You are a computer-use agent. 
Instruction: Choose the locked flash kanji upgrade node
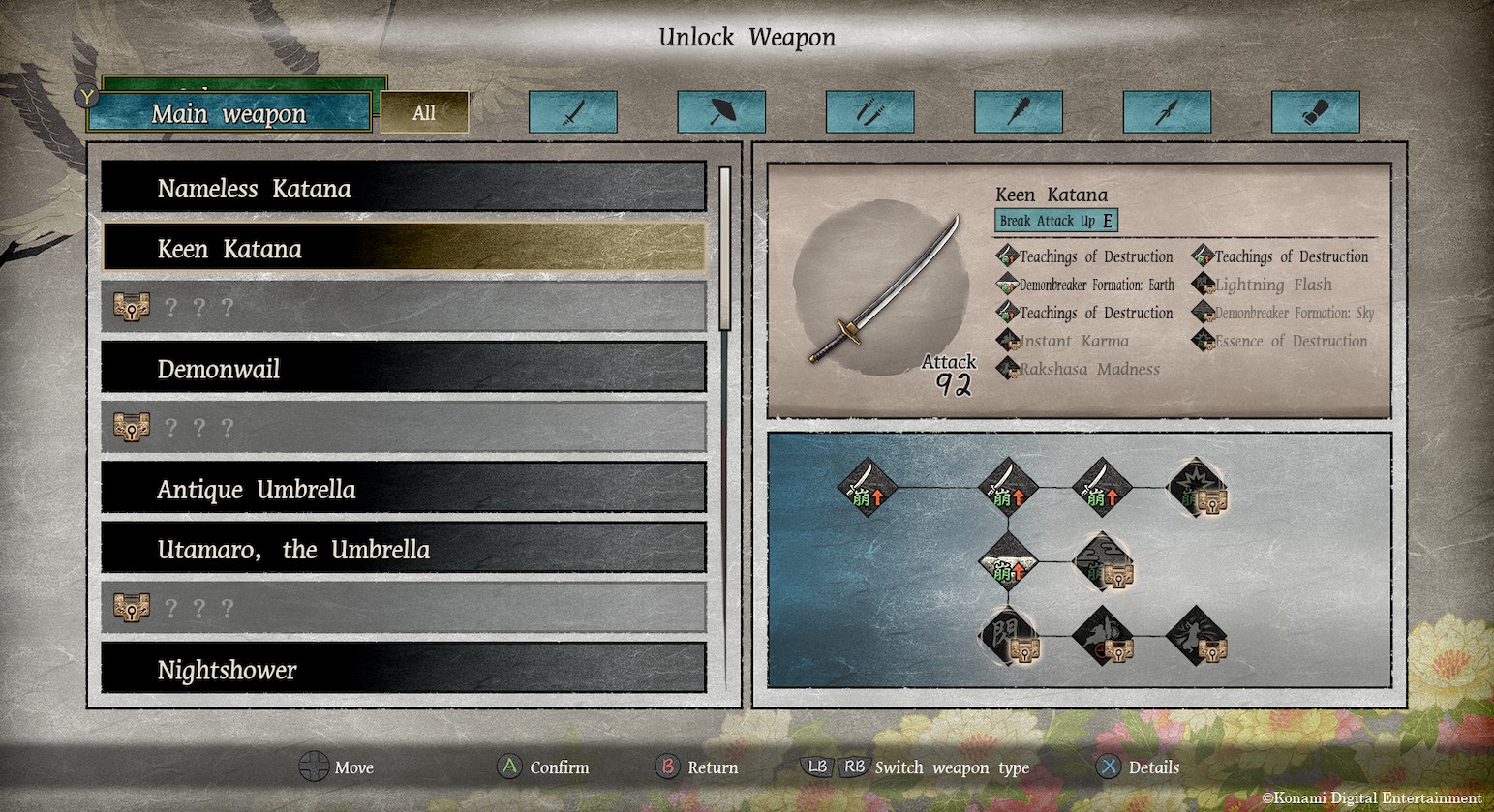coord(1008,636)
